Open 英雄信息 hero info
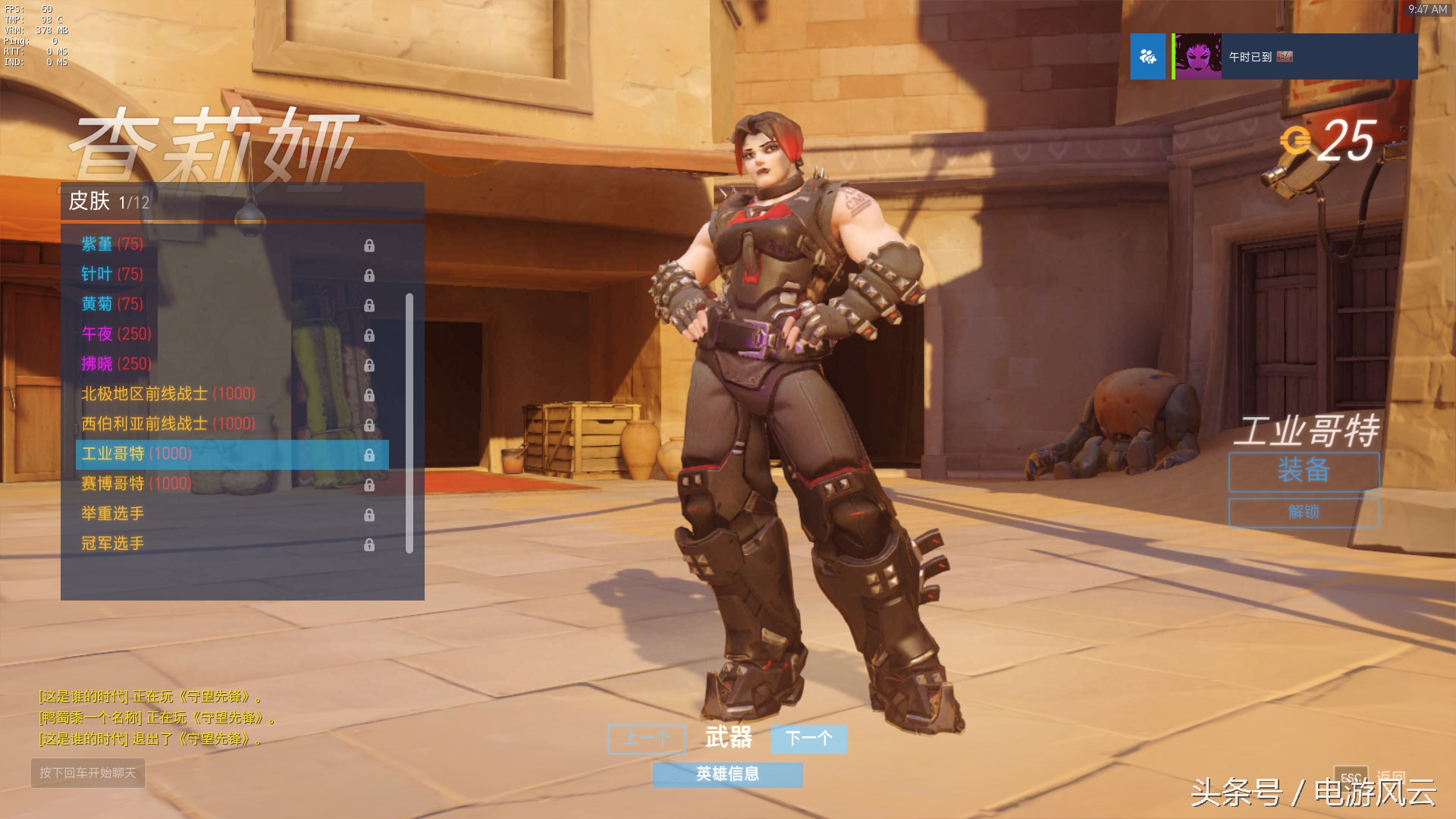Viewport: 1456px width, 819px height. click(727, 774)
